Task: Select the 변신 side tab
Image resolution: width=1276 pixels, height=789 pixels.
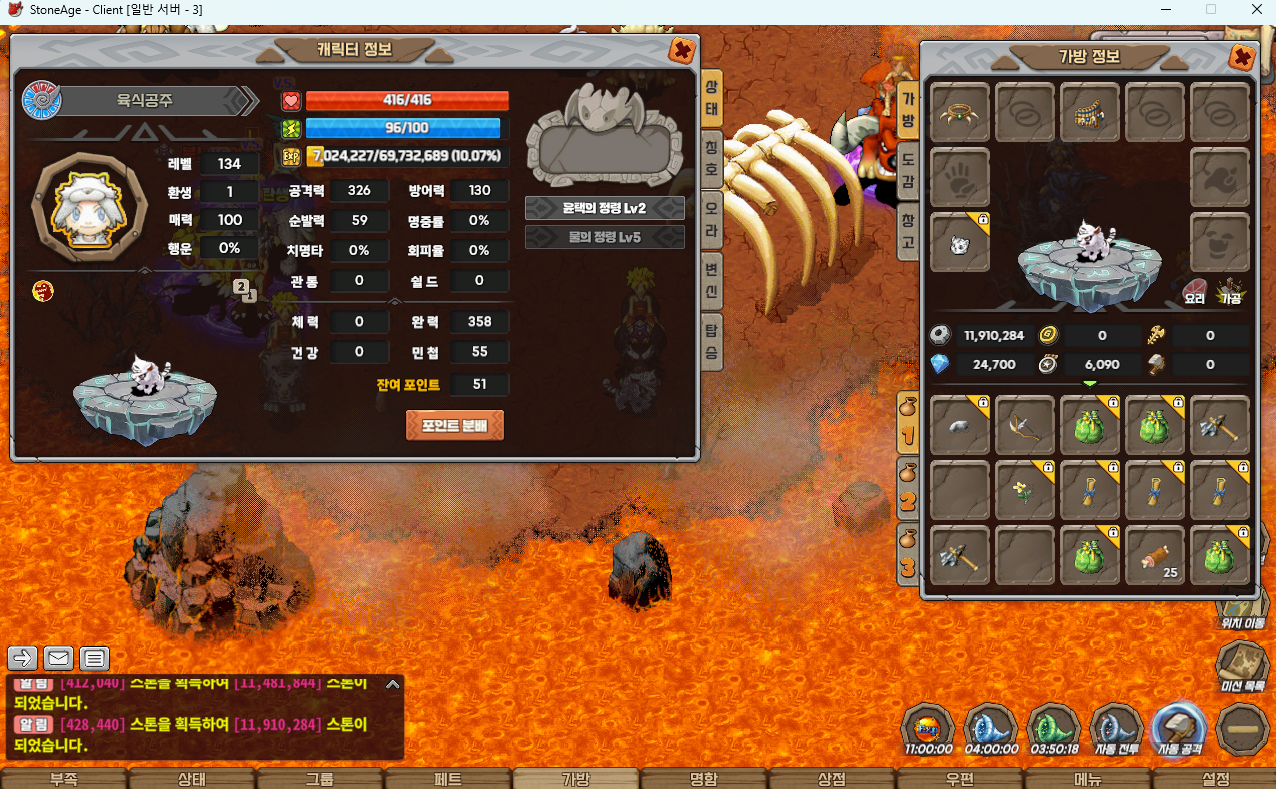Action: (711, 282)
